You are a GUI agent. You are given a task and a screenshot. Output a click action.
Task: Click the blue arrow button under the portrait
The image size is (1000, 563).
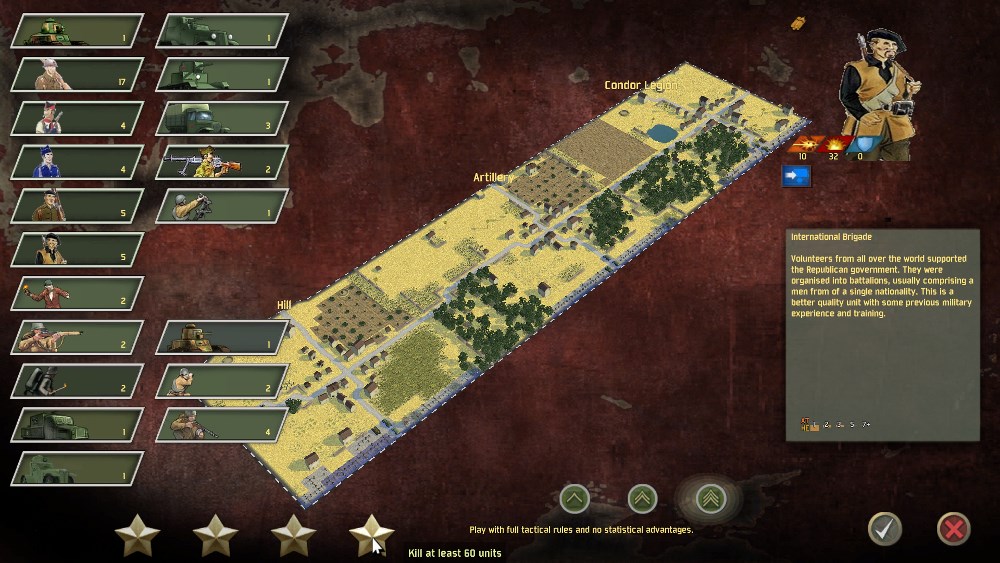[796, 177]
